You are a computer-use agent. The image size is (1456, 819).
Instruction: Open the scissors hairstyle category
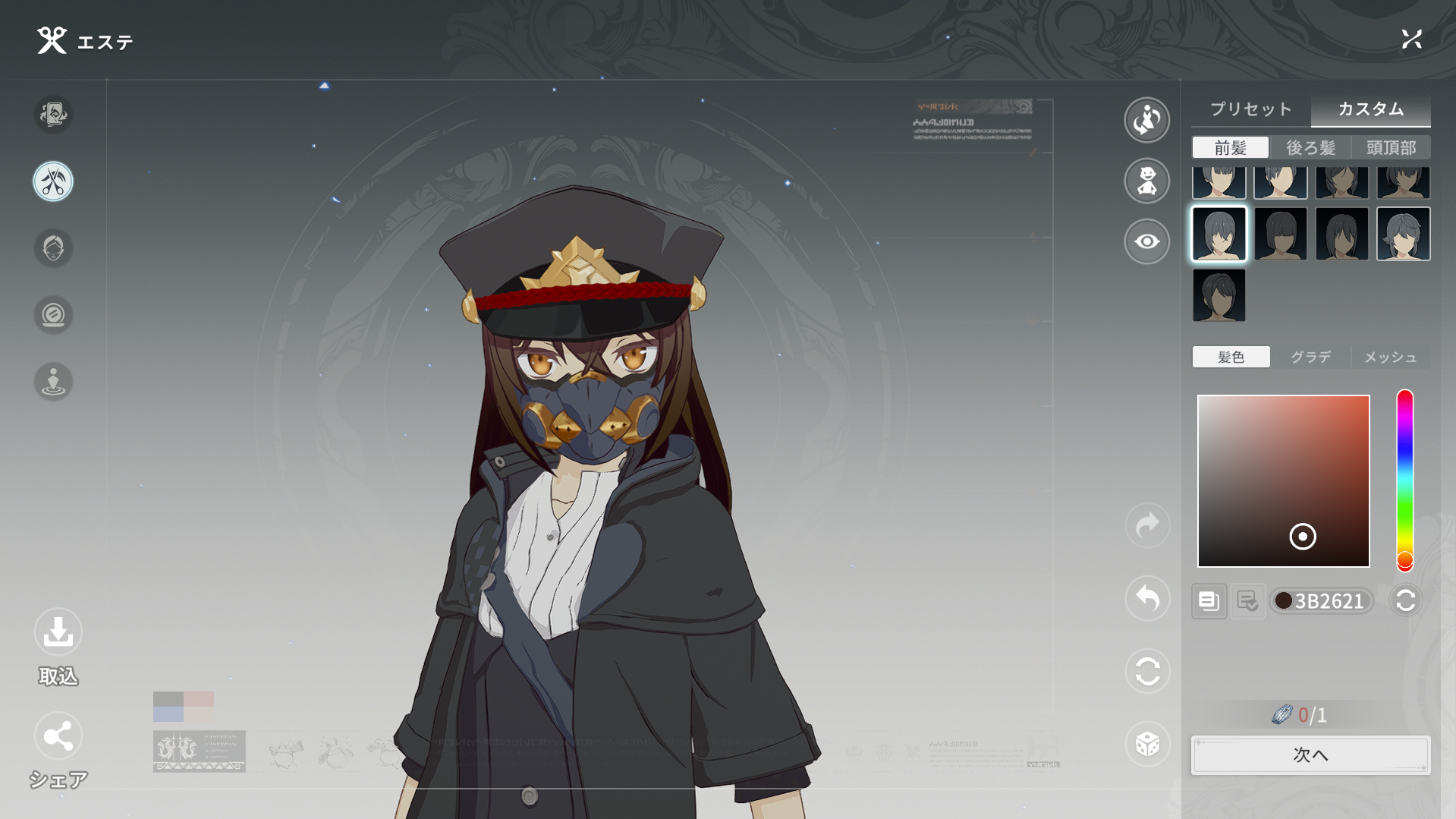click(x=53, y=182)
